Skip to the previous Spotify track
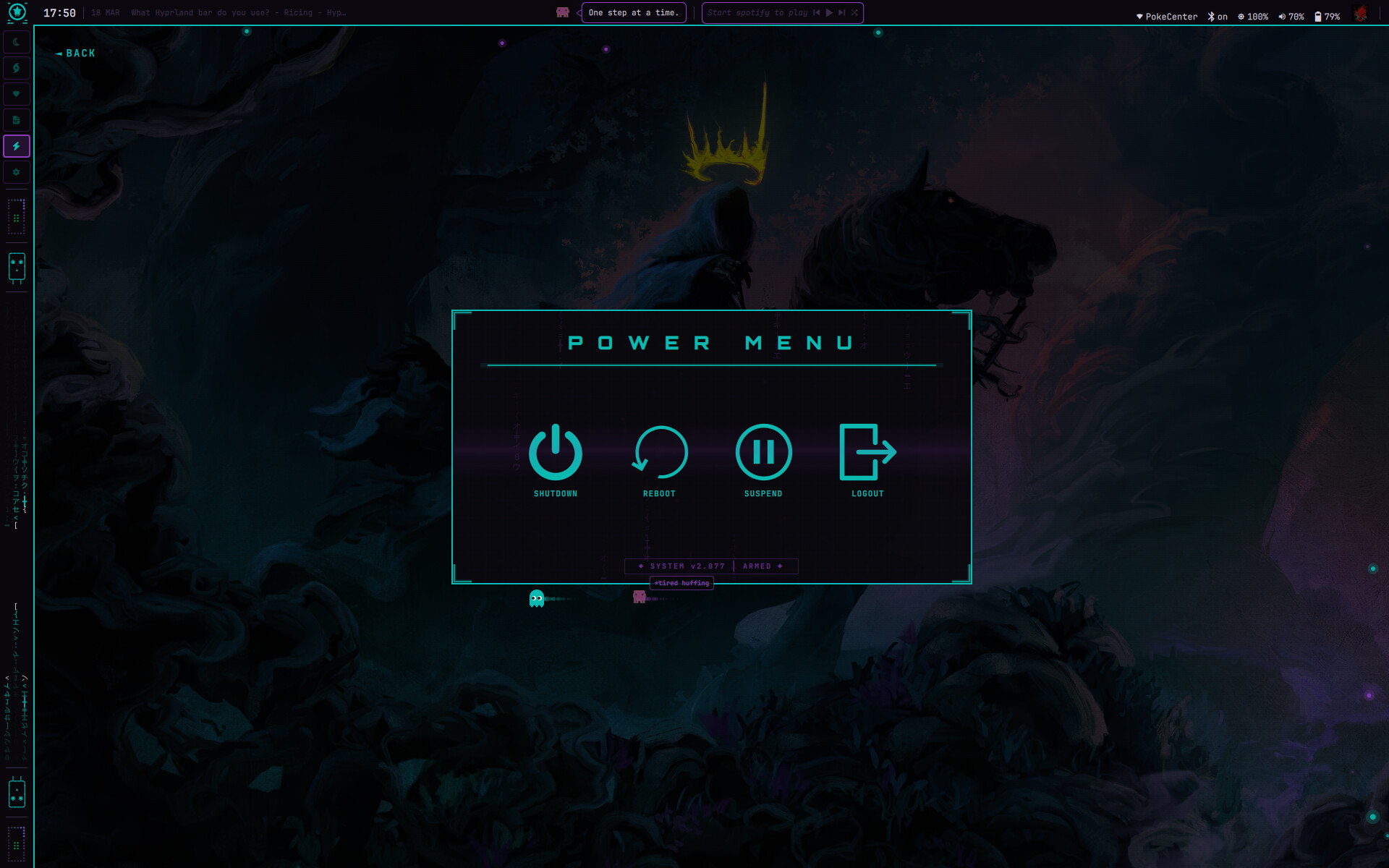The width and height of the screenshot is (1389, 868). [x=817, y=13]
